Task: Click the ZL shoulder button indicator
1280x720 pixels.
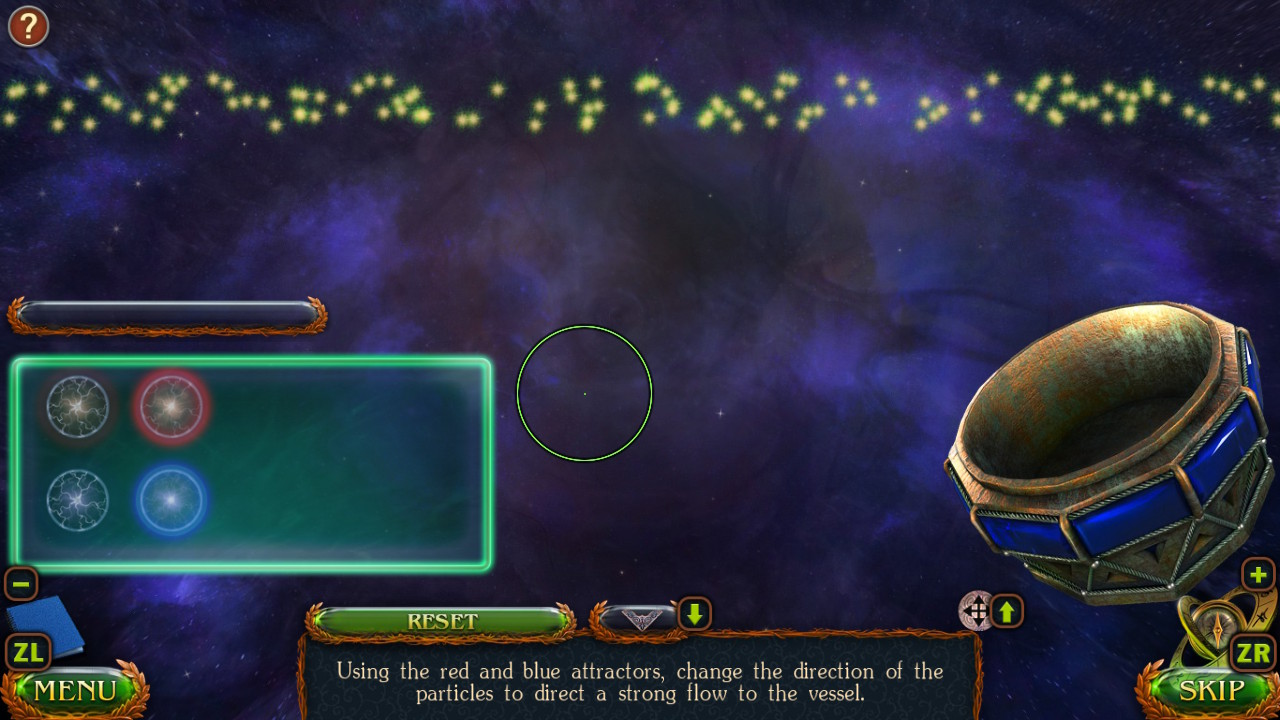Action: coord(28,652)
